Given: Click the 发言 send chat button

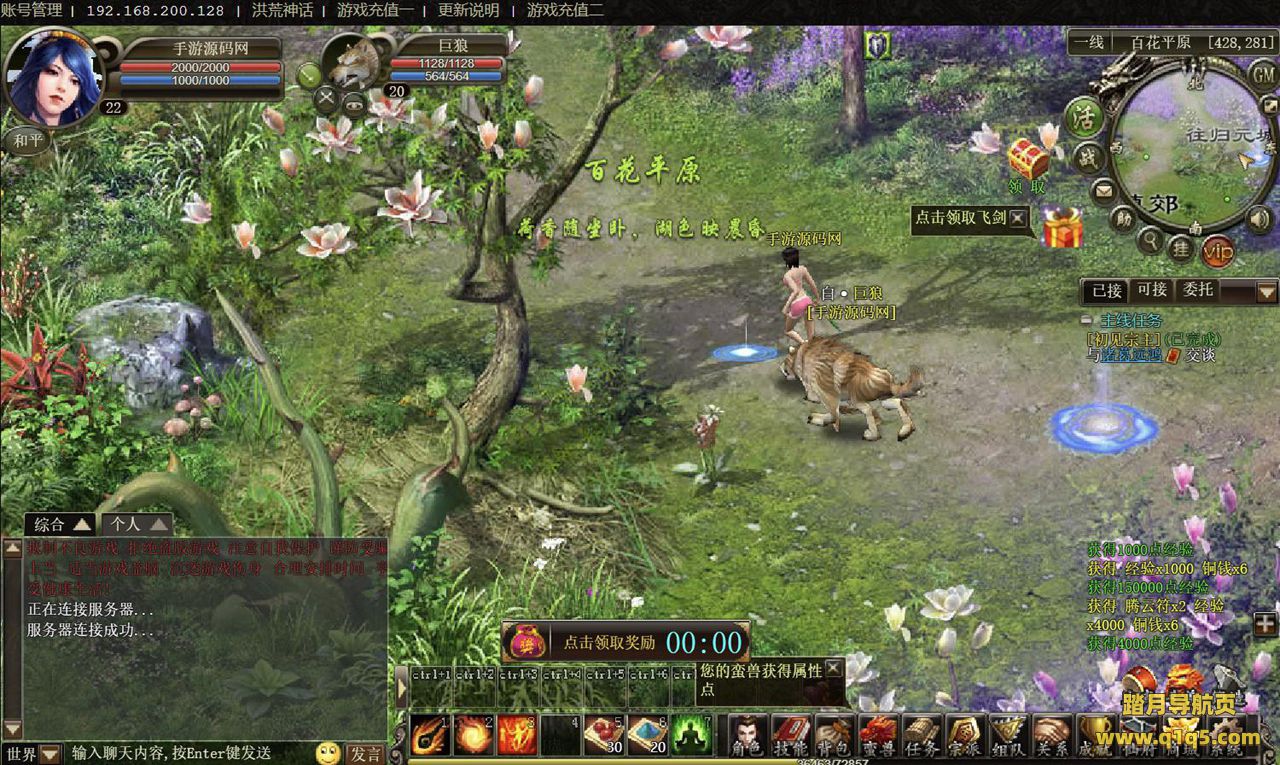Looking at the screenshot, I should (x=364, y=753).
